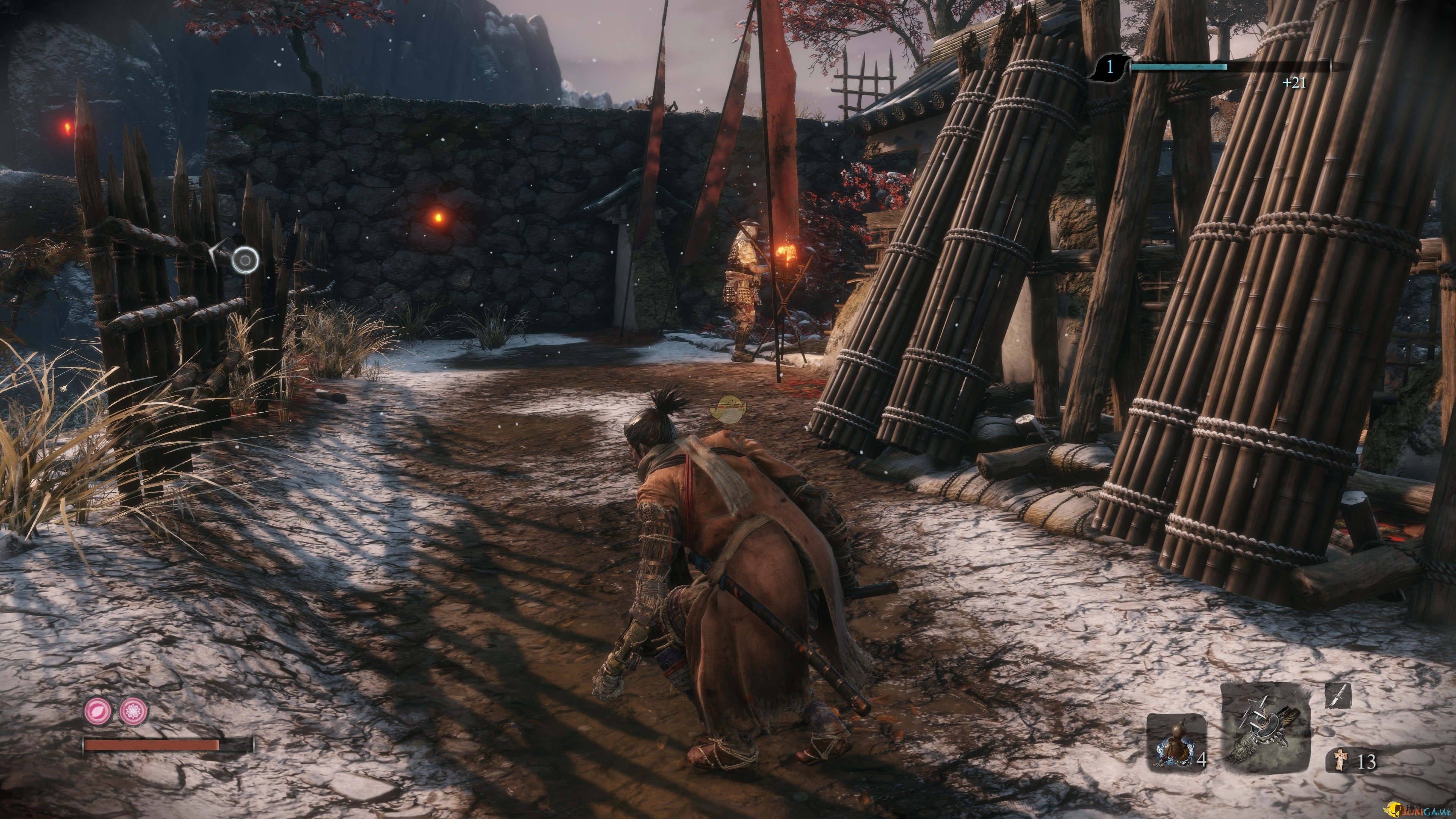Click the combat art sword icon
This screenshot has width=1456, height=819.
tap(1338, 695)
